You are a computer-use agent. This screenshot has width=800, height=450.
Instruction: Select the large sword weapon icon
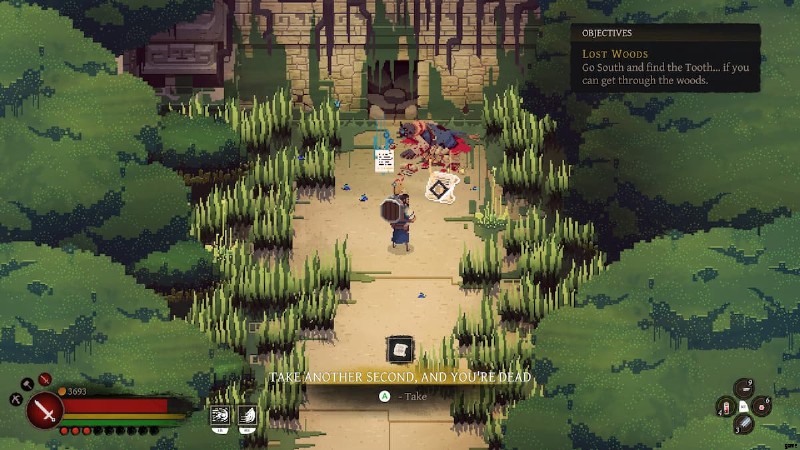click(x=45, y=410)
